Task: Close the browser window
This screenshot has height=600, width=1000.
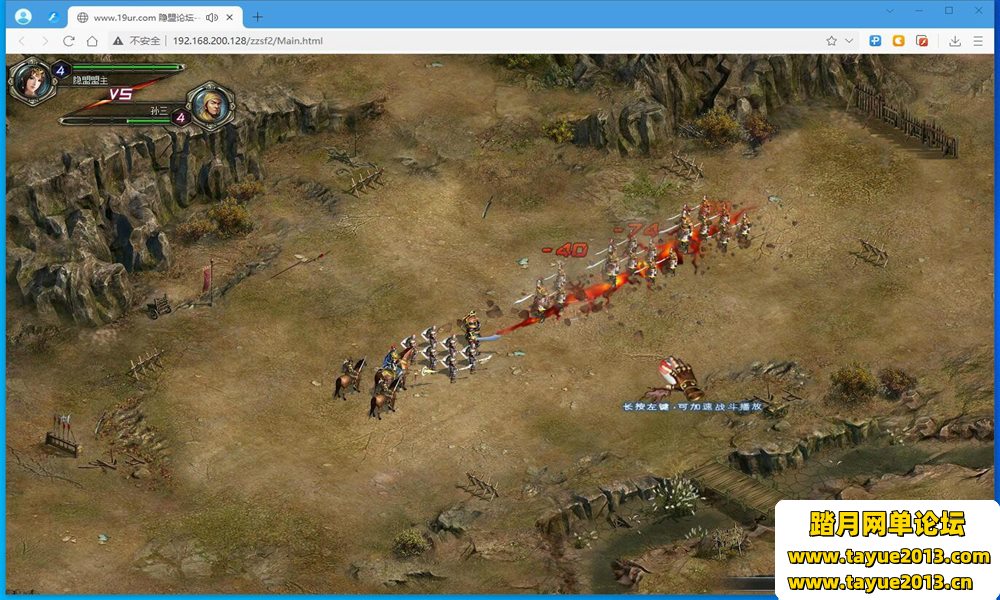Action: point(977,10)
